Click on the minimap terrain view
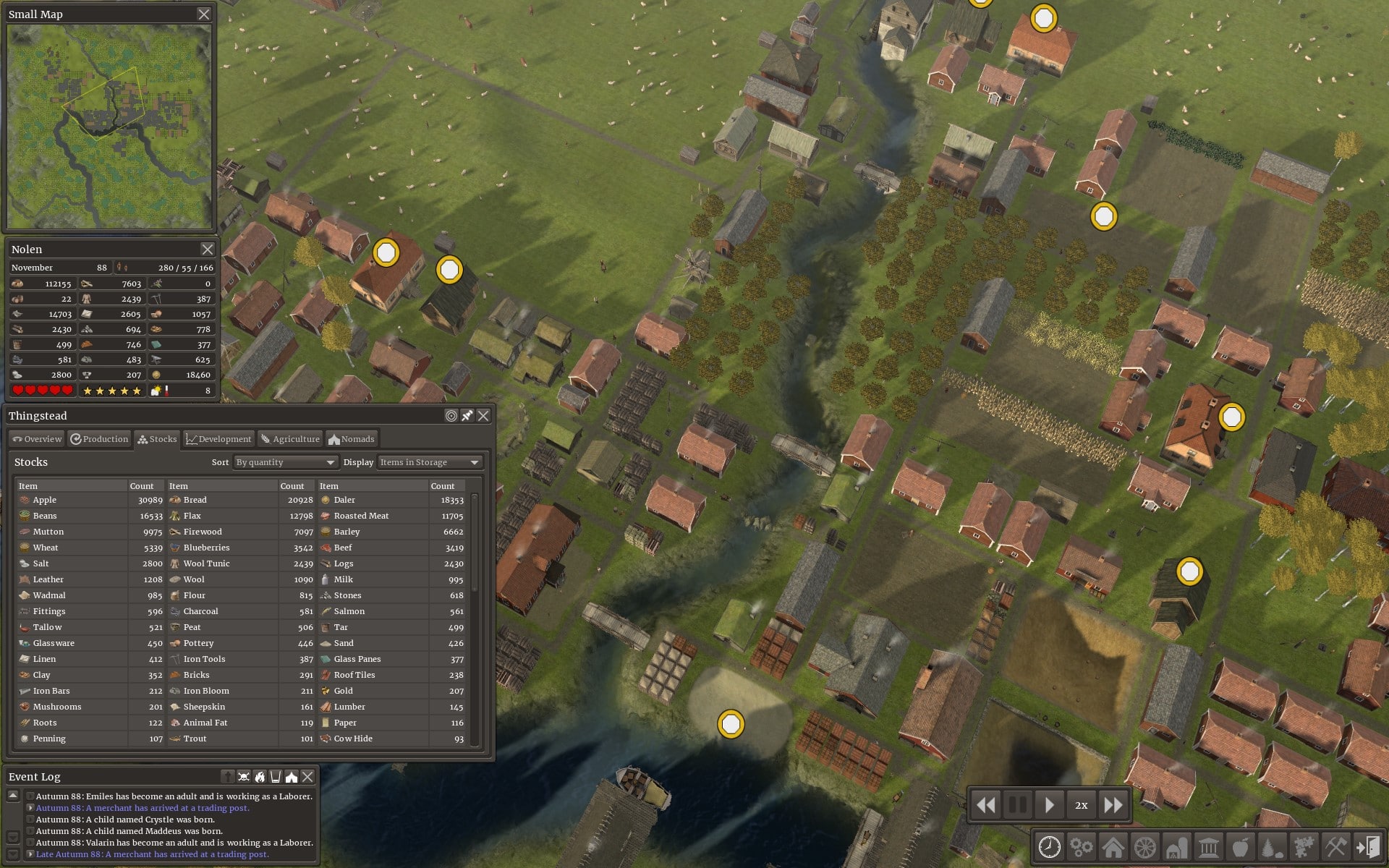 (x=109, y=126)
